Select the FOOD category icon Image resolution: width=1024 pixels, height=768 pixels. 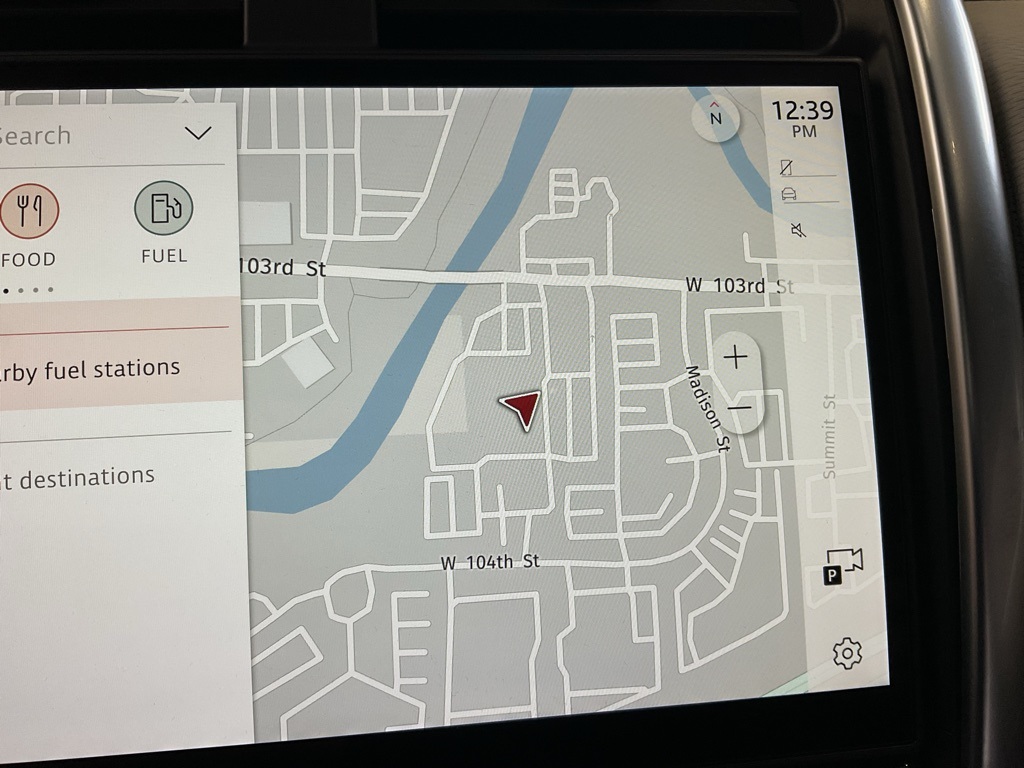(30, 212)
